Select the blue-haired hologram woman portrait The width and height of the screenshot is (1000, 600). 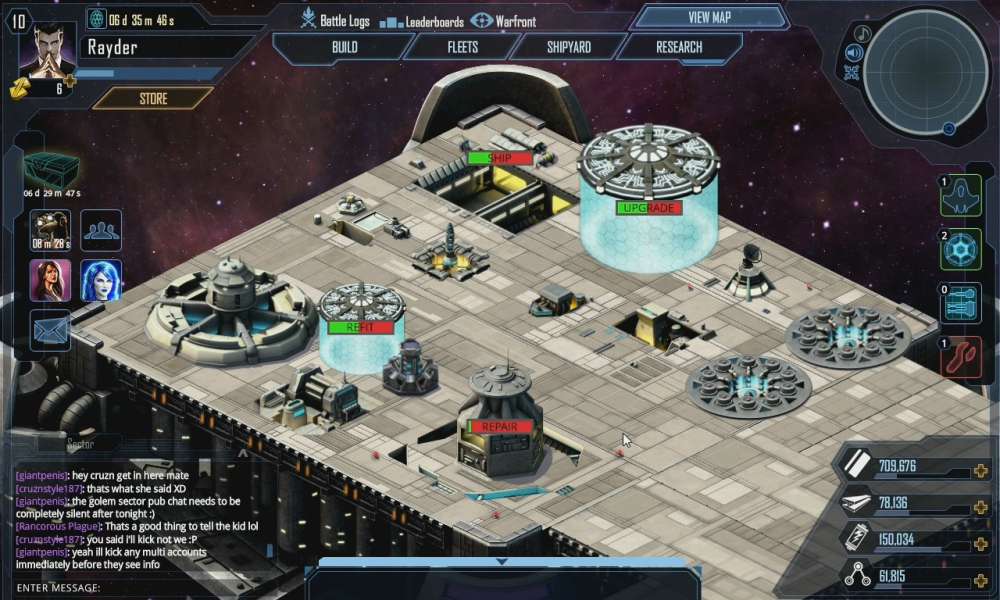(101, 280)
